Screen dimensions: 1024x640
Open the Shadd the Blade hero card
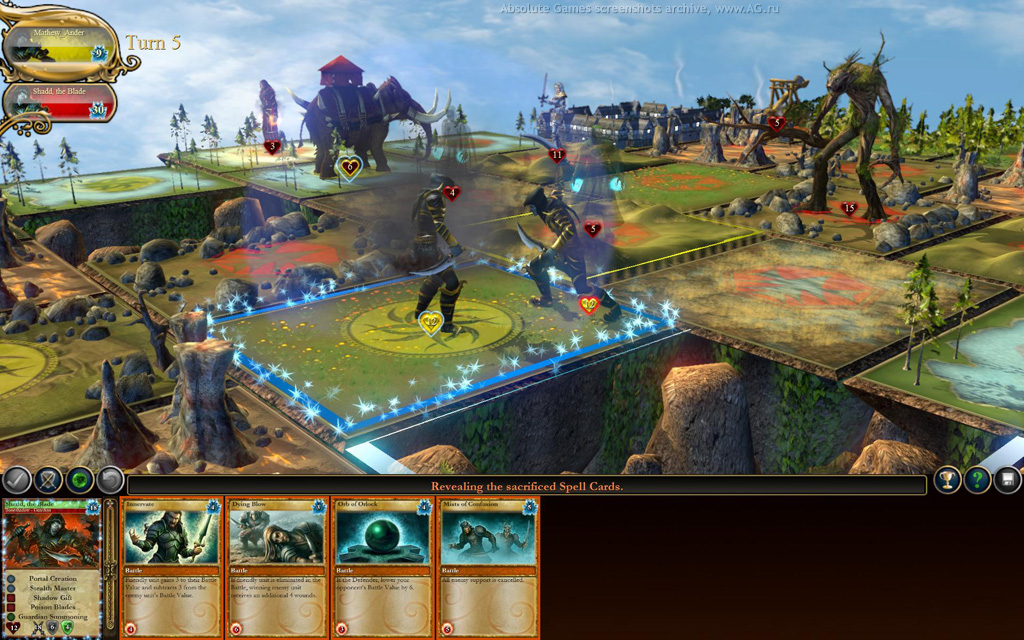[x=52, y=567]
